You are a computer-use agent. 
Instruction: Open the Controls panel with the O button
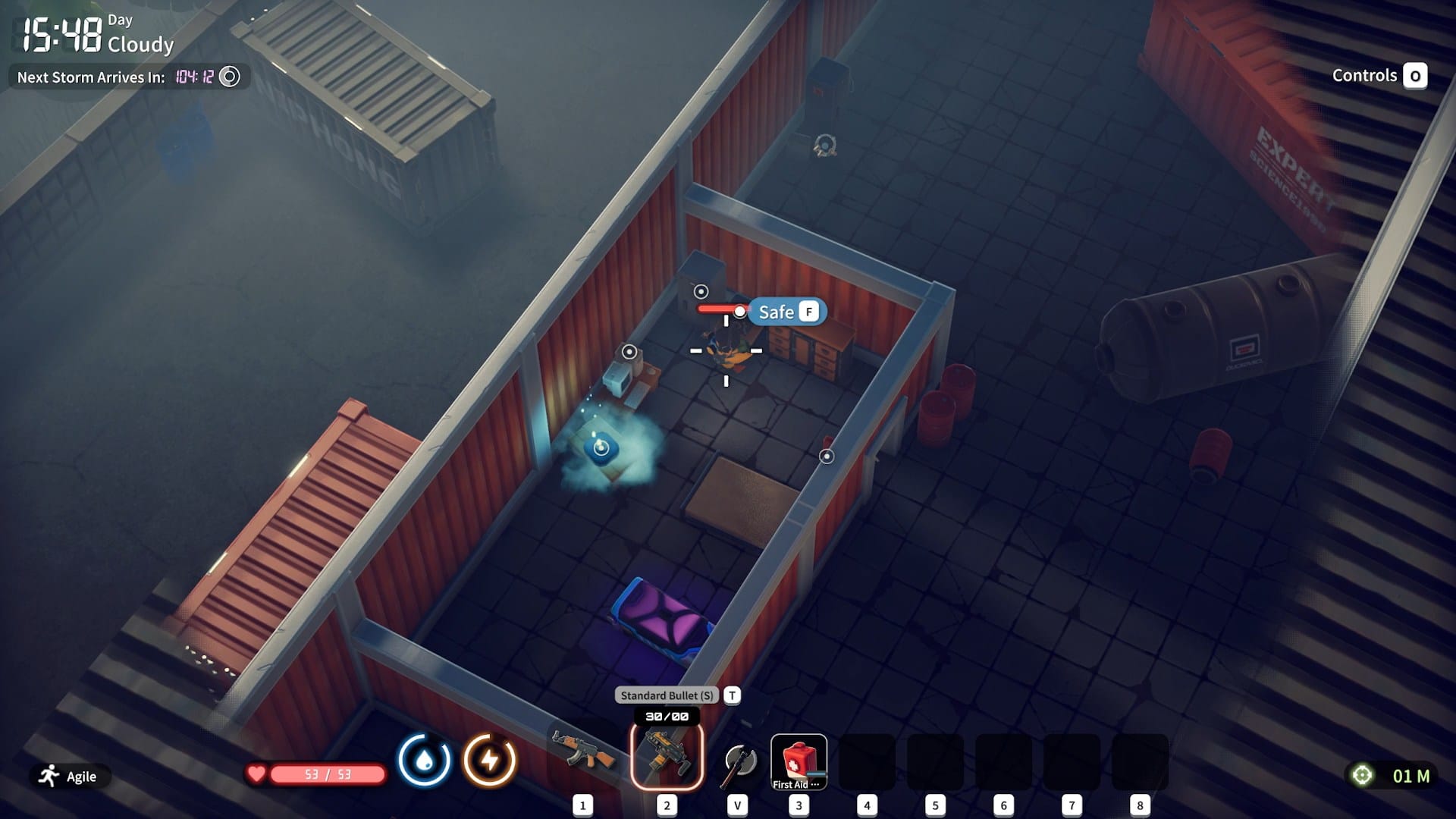pyautogui.click(x=1415, y=76)
